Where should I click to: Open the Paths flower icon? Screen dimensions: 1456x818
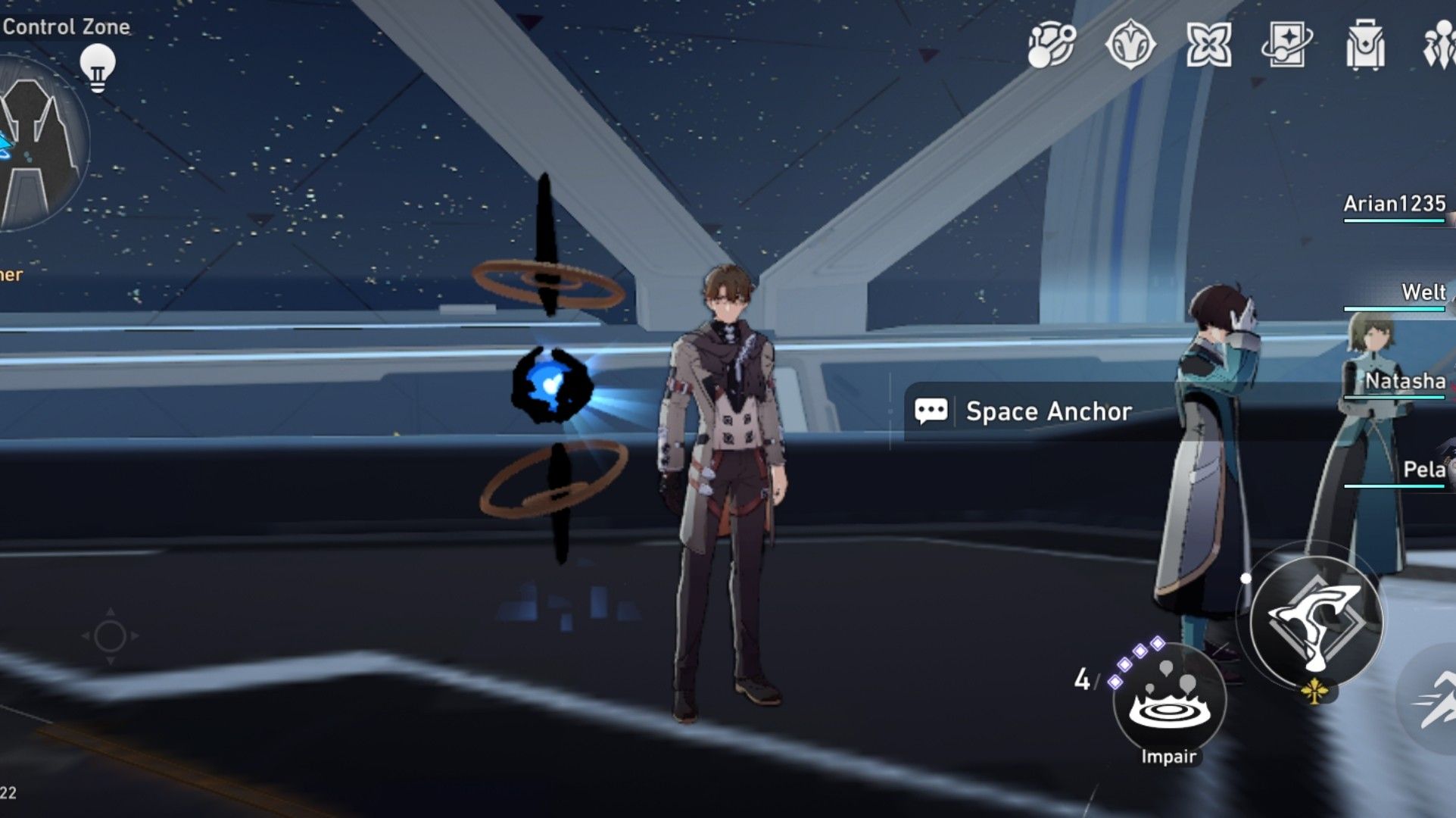[x=1208, y=45]
